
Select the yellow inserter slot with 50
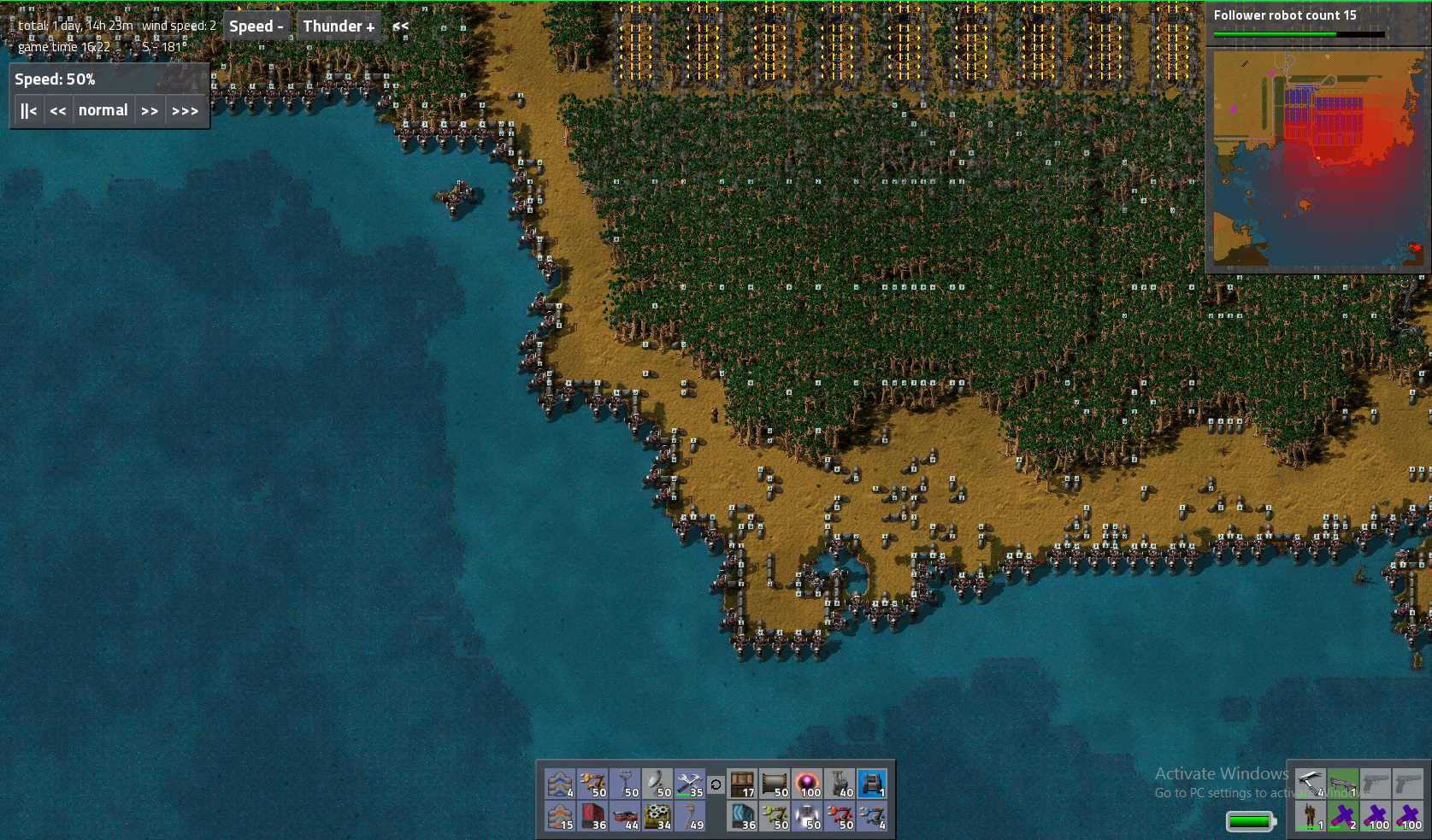pyautogui.click(x=592, y=784)
